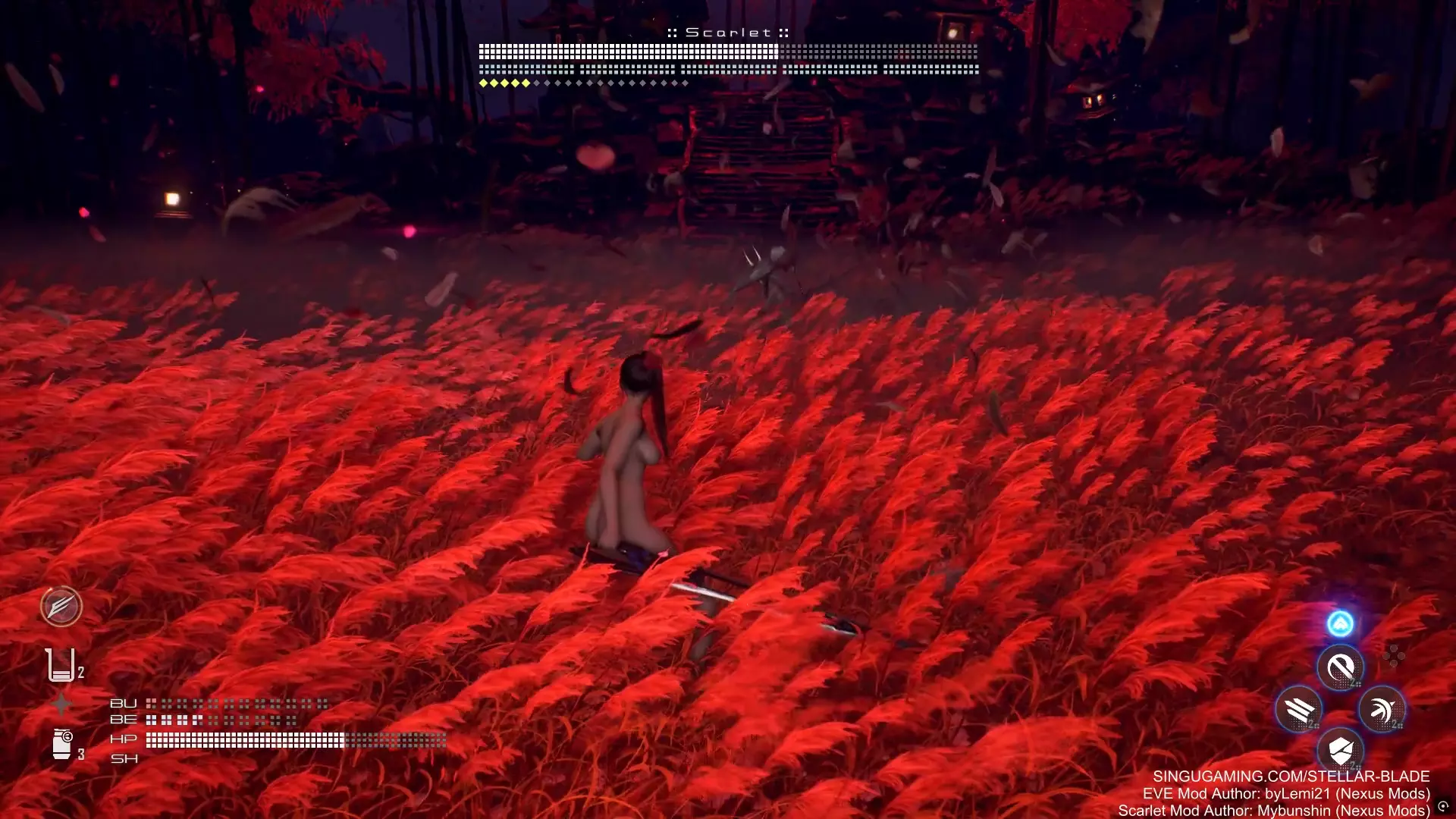Activate the crescent slash beta skill

pyautogui.click(x=1340, y=668)
